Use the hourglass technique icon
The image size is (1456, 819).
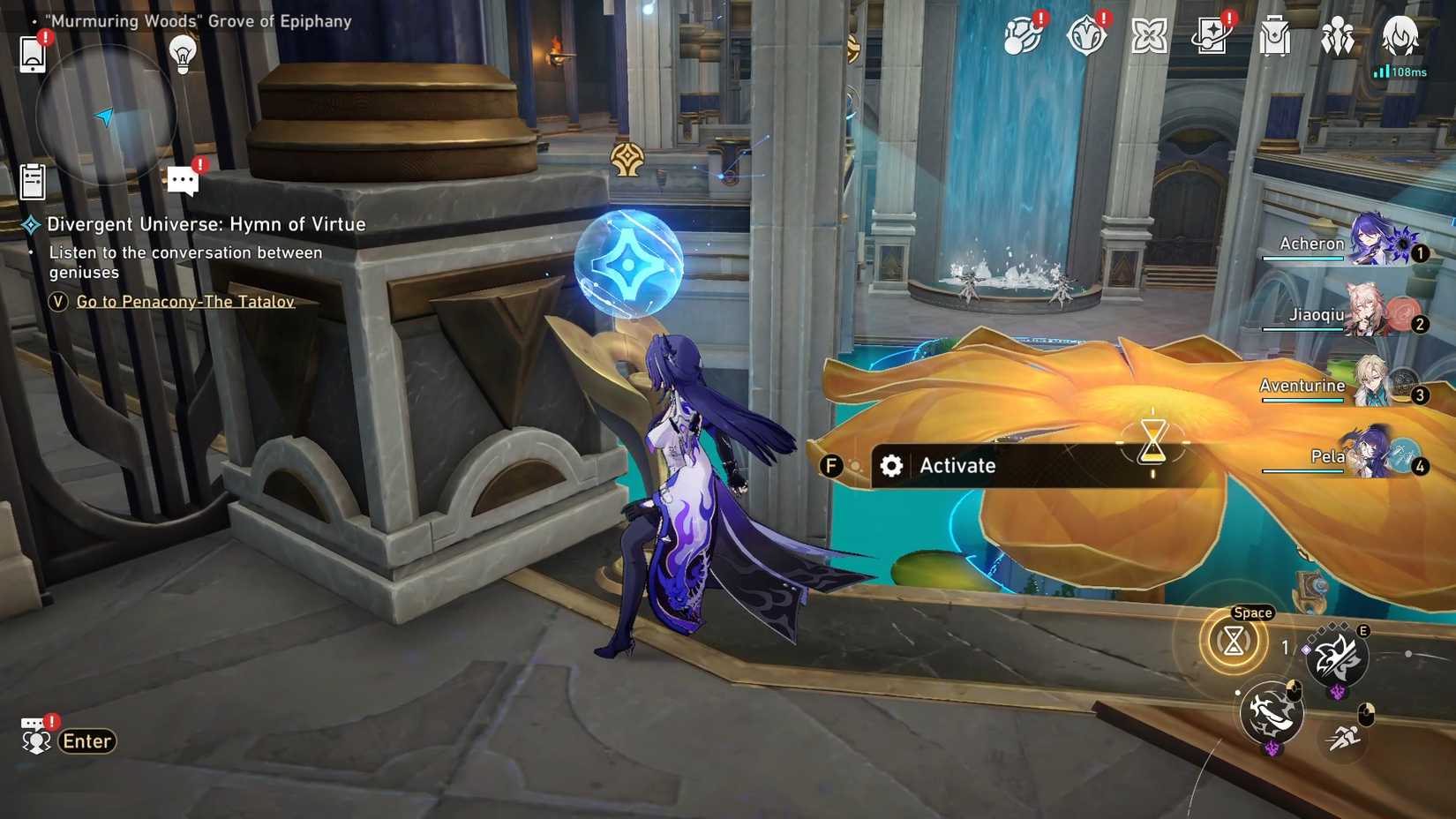point(1232,642)
